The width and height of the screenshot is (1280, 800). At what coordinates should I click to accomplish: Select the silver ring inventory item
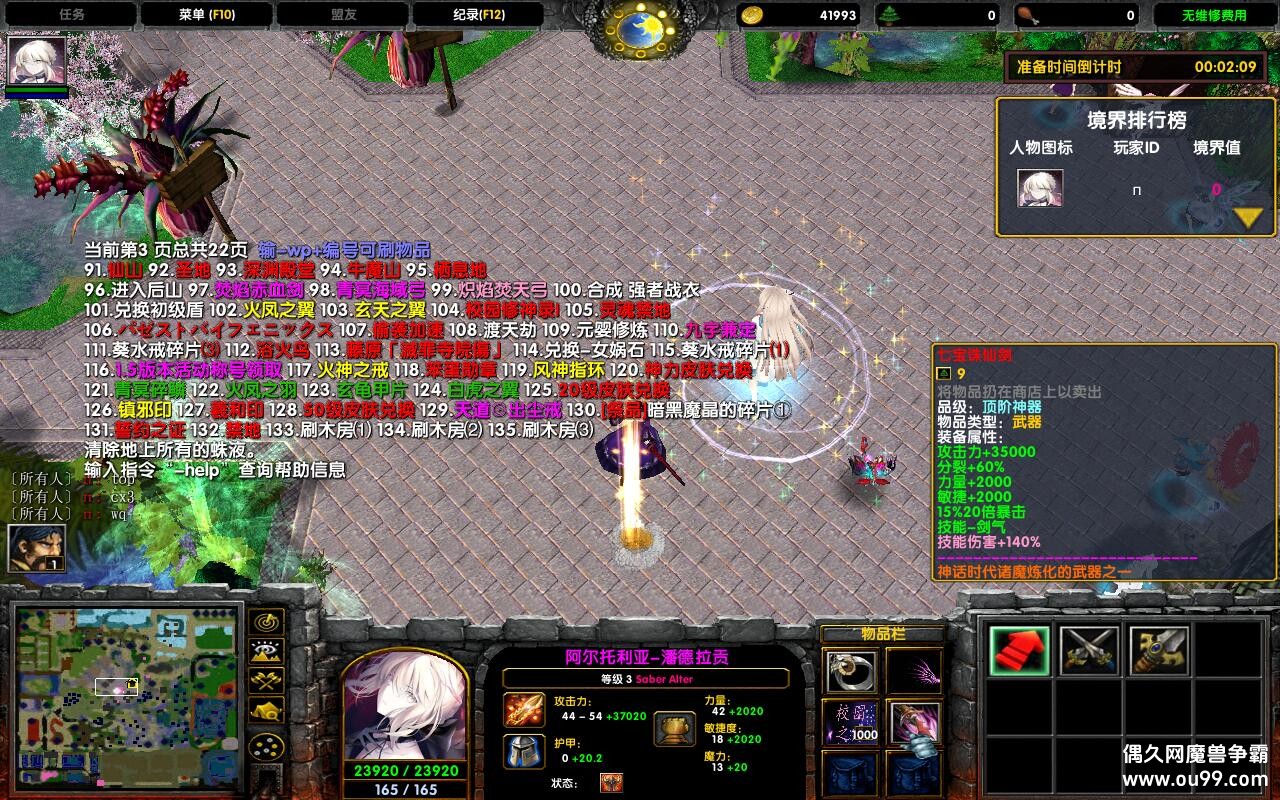pyautogui.click(x=851, y=672)
